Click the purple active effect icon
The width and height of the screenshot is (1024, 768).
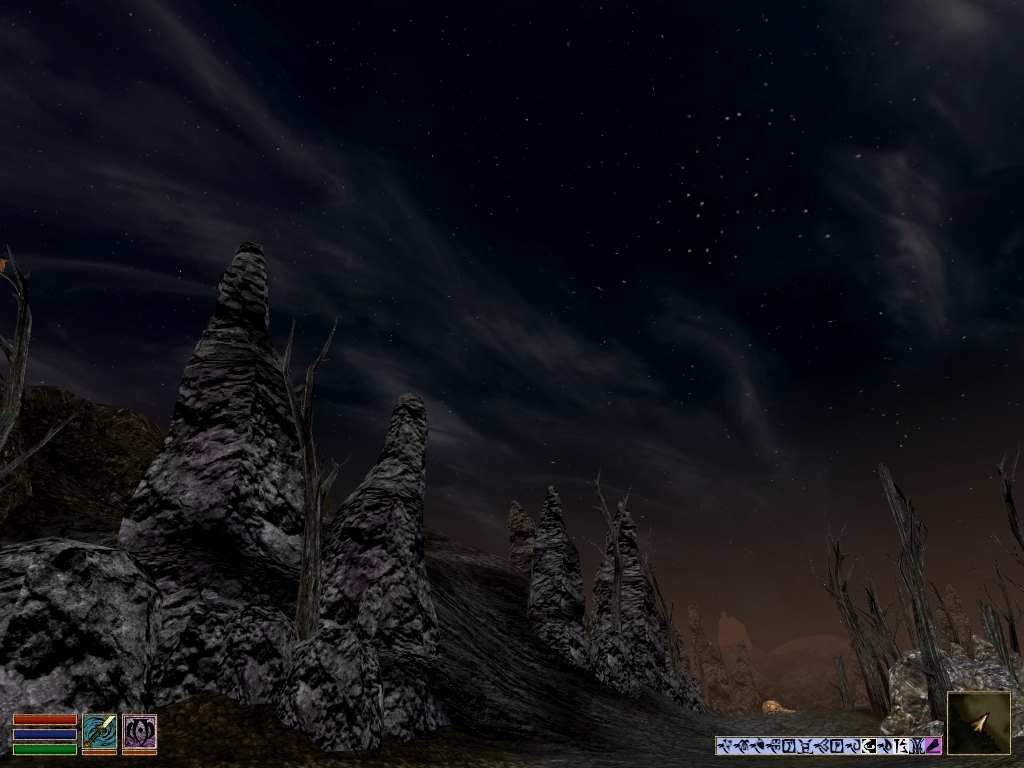(x=932, y=746)
